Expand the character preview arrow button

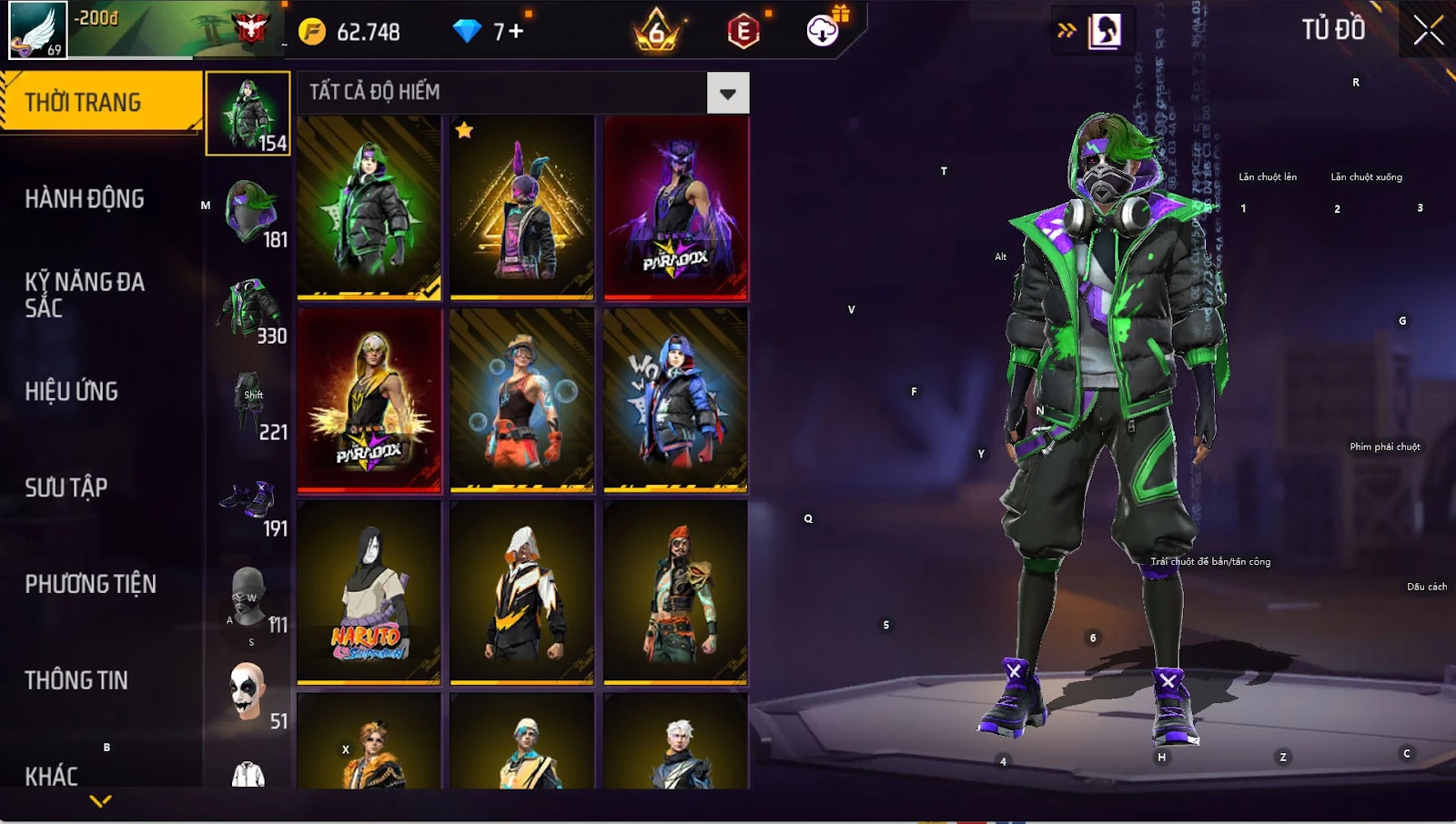pyautogui.click(x=1067, y=31)
